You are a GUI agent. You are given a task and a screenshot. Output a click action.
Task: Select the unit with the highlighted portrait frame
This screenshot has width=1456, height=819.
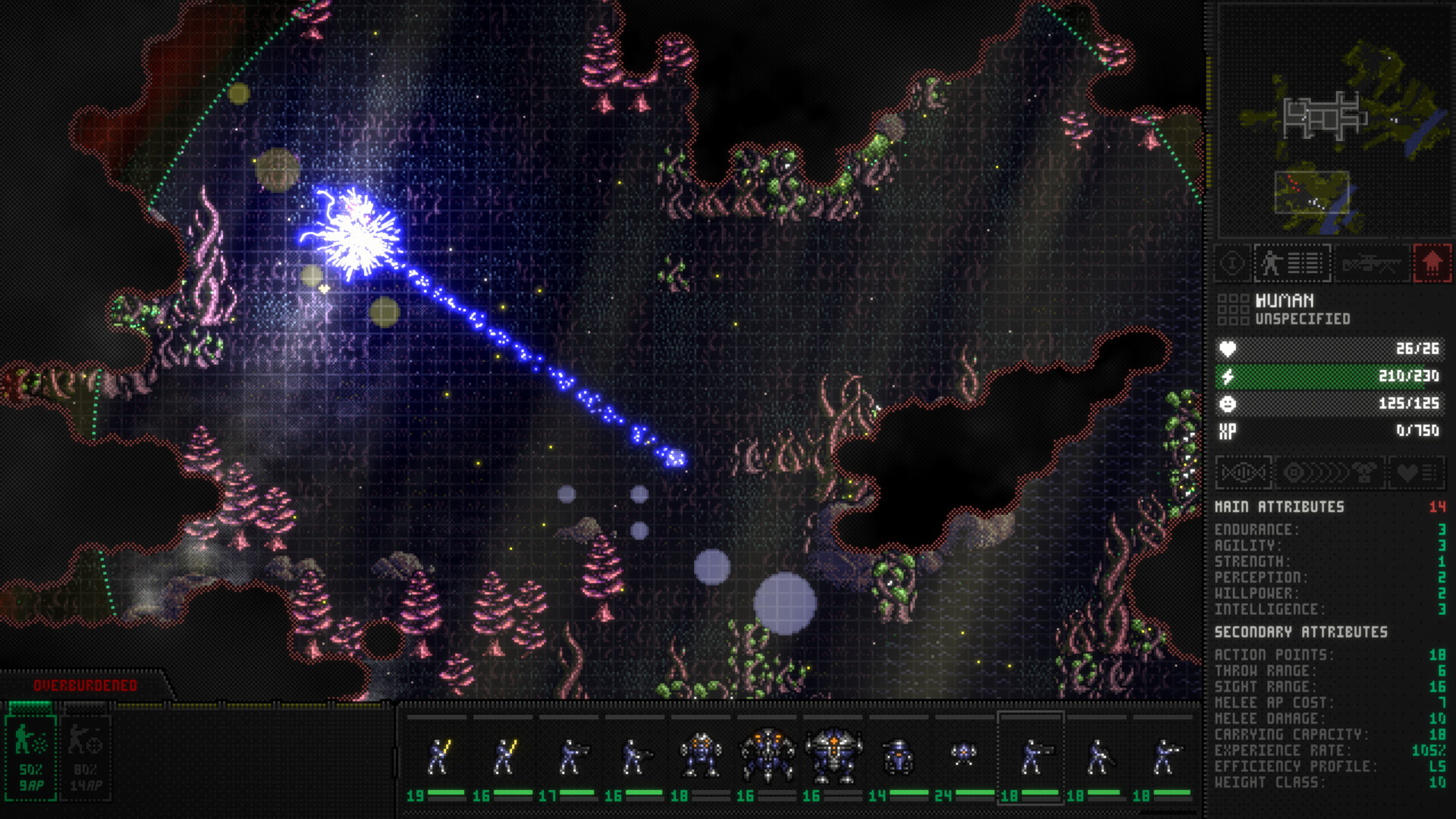click(1030, 757)
